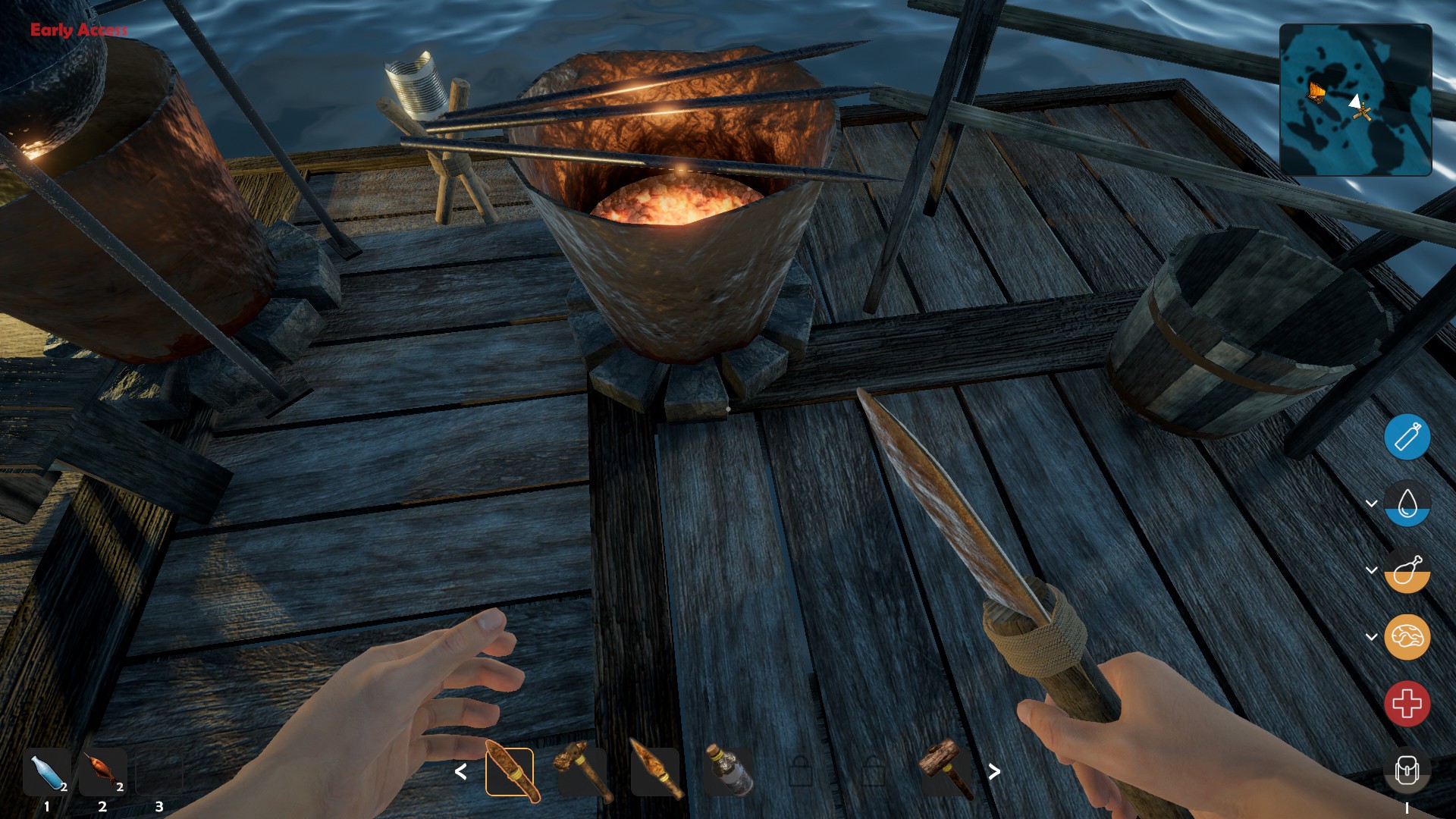This screenshot has width=1456, height=819.
Task: Select the rusty knife hotbar slot
Action: [510, 772]
